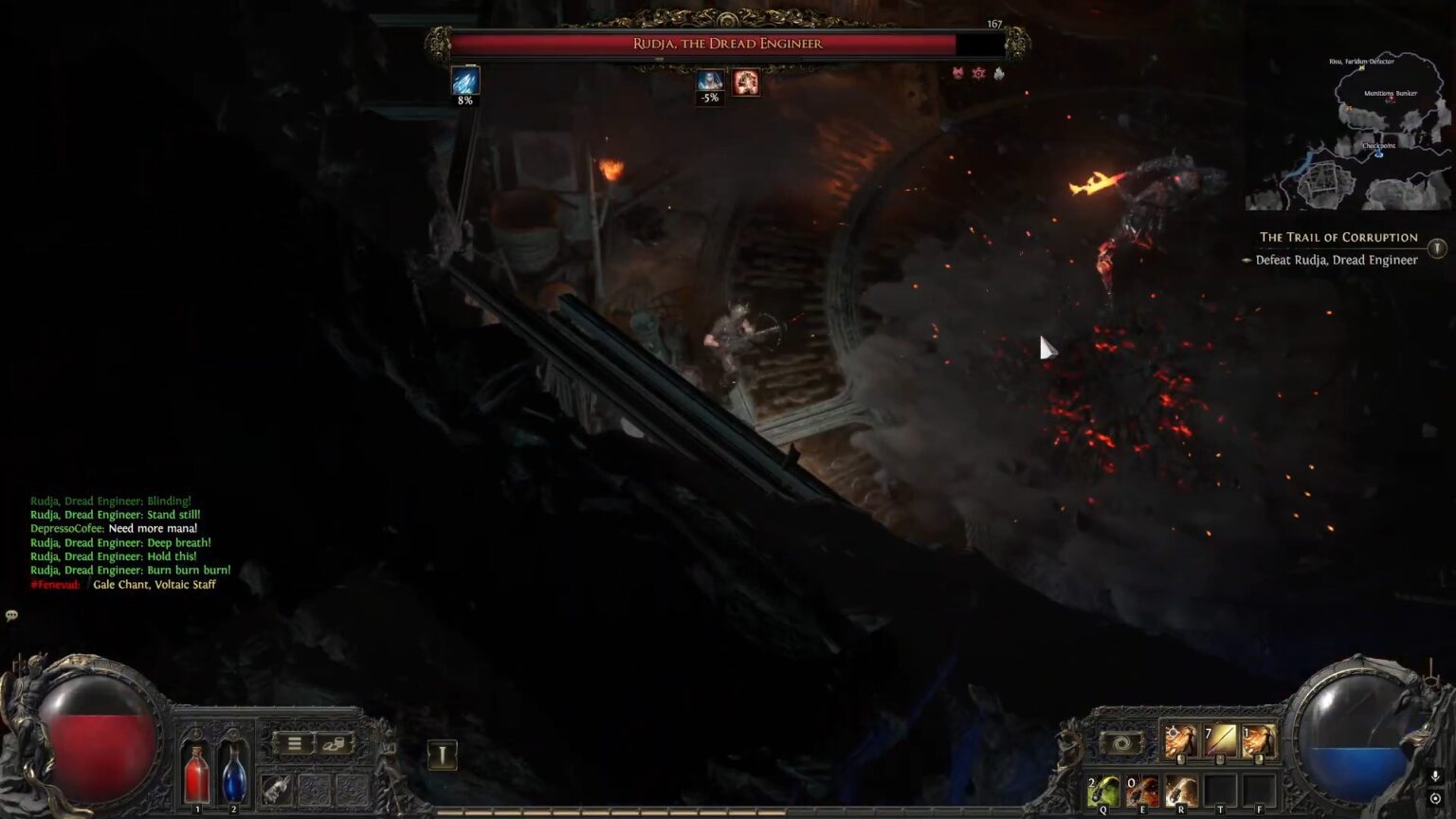The height and width of the screenshot is (819, 1456).
Task: Use the grenade skill bound to R
Action: pos(1181,790)
